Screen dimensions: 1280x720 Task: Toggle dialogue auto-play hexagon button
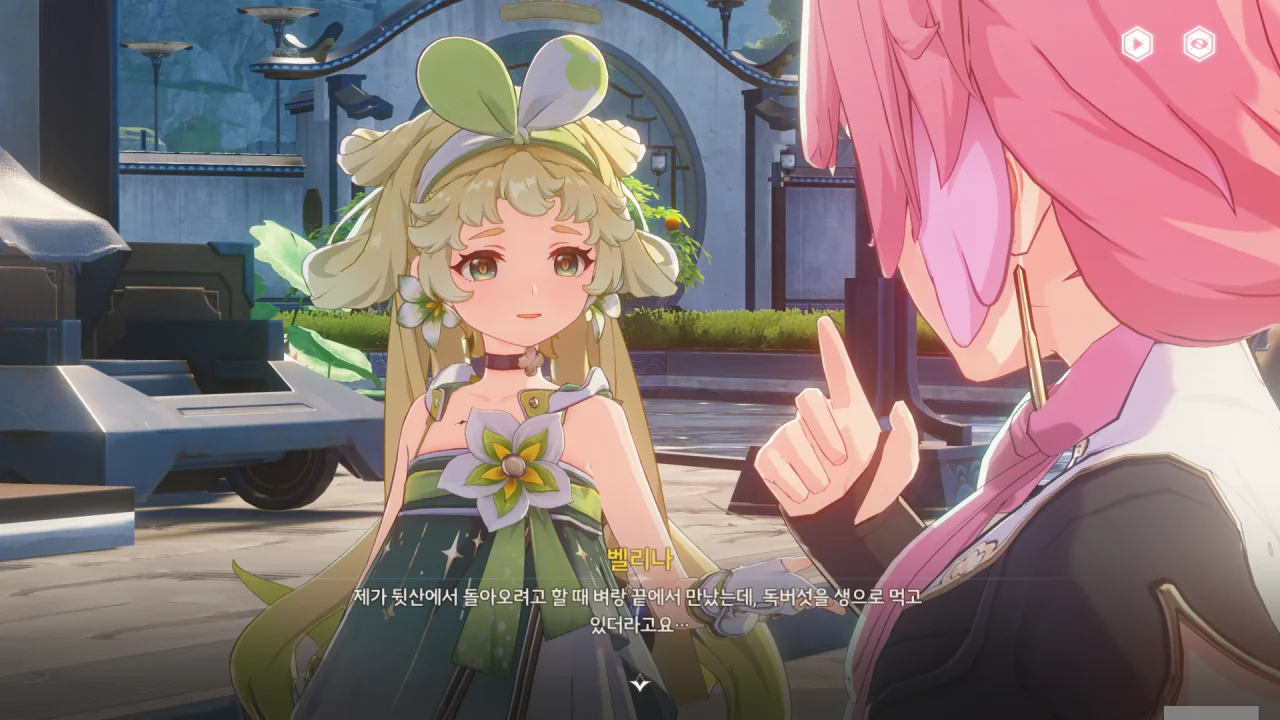pos(1137,44)
